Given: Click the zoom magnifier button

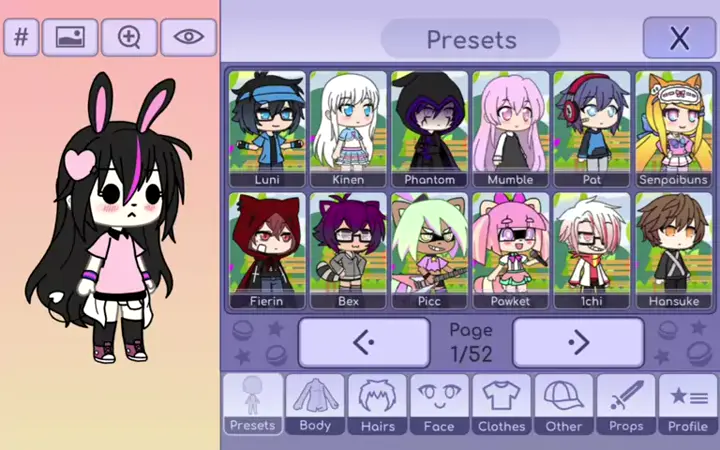Looking at the screenshot, I should (x=129, y=38).
